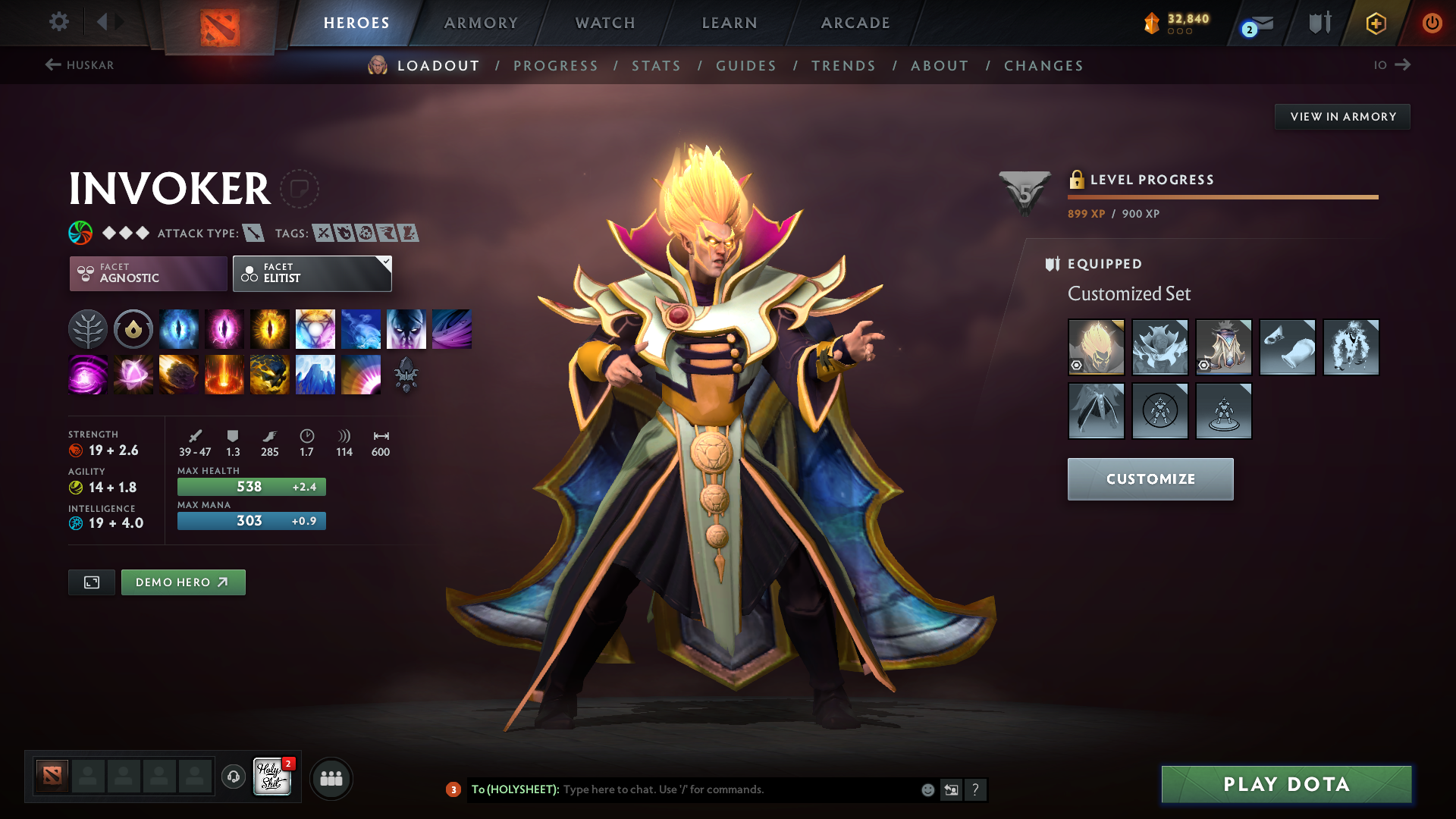Expand the Elitist facet details chevron
Screen dimensions: 1456x819
coord(385,262)
